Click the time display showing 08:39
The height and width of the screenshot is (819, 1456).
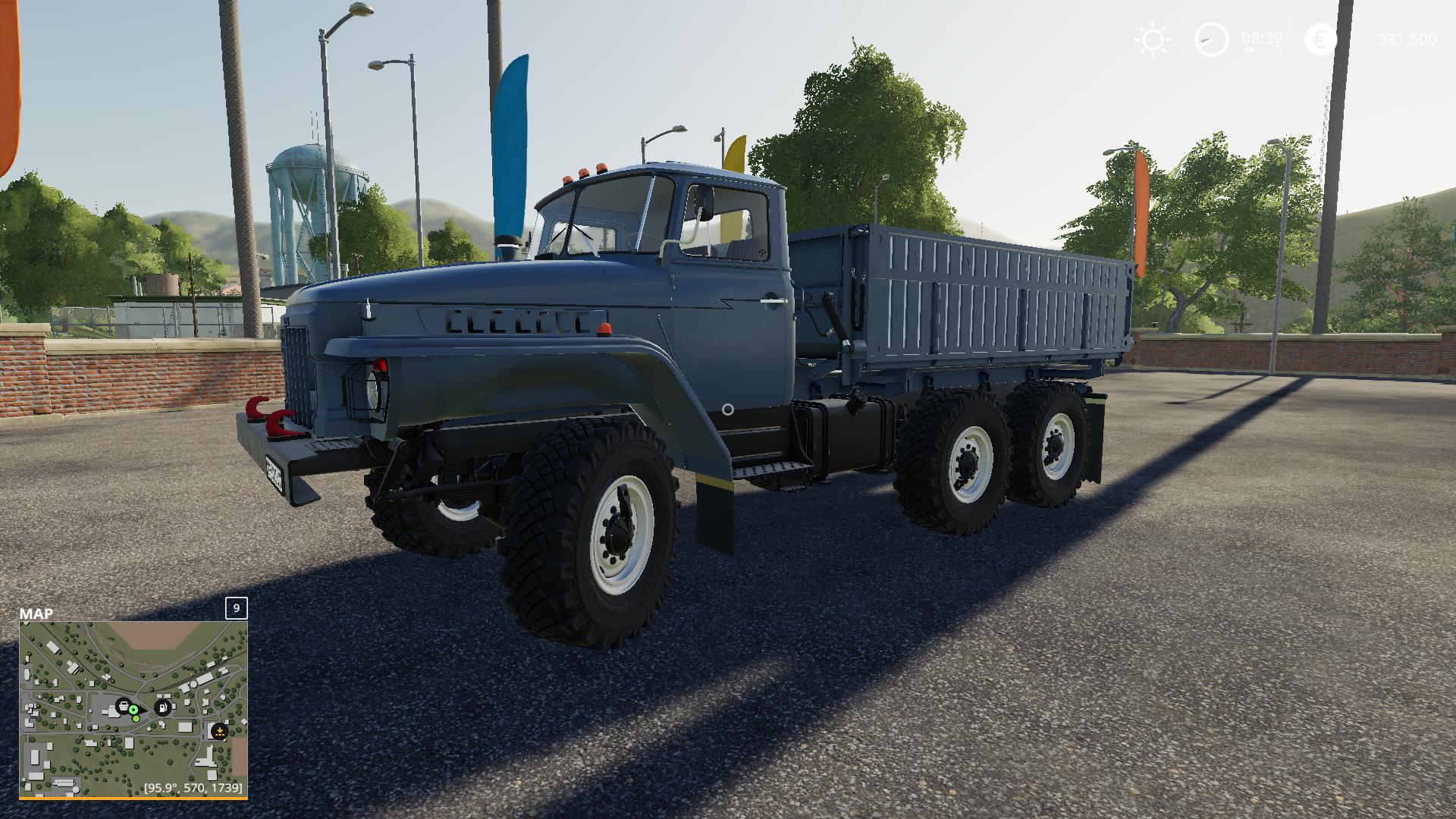click(x=1262, y=38)
